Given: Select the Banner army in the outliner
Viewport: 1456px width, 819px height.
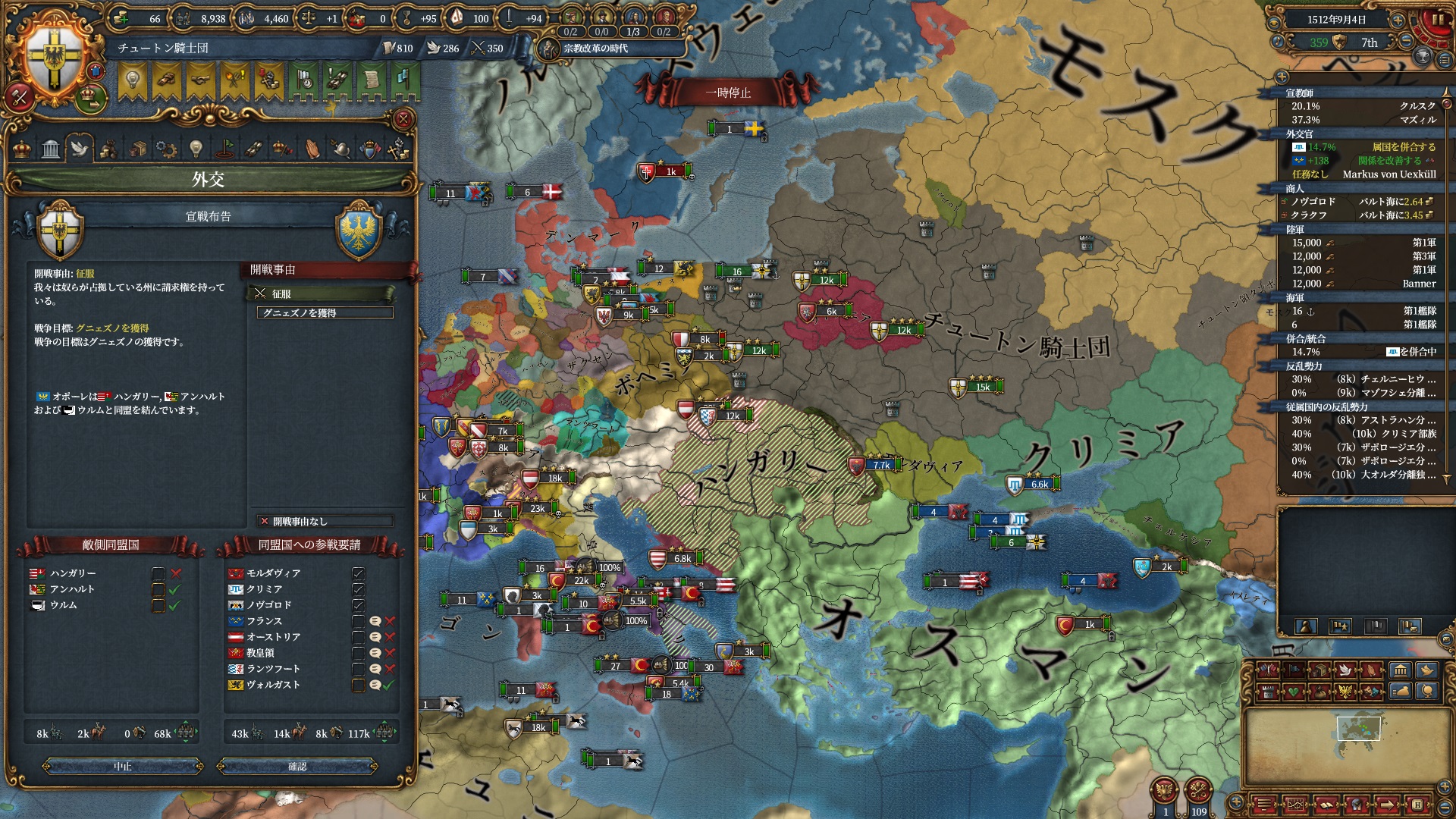Looking at the screenshot, I should [x=1363, y=284].
